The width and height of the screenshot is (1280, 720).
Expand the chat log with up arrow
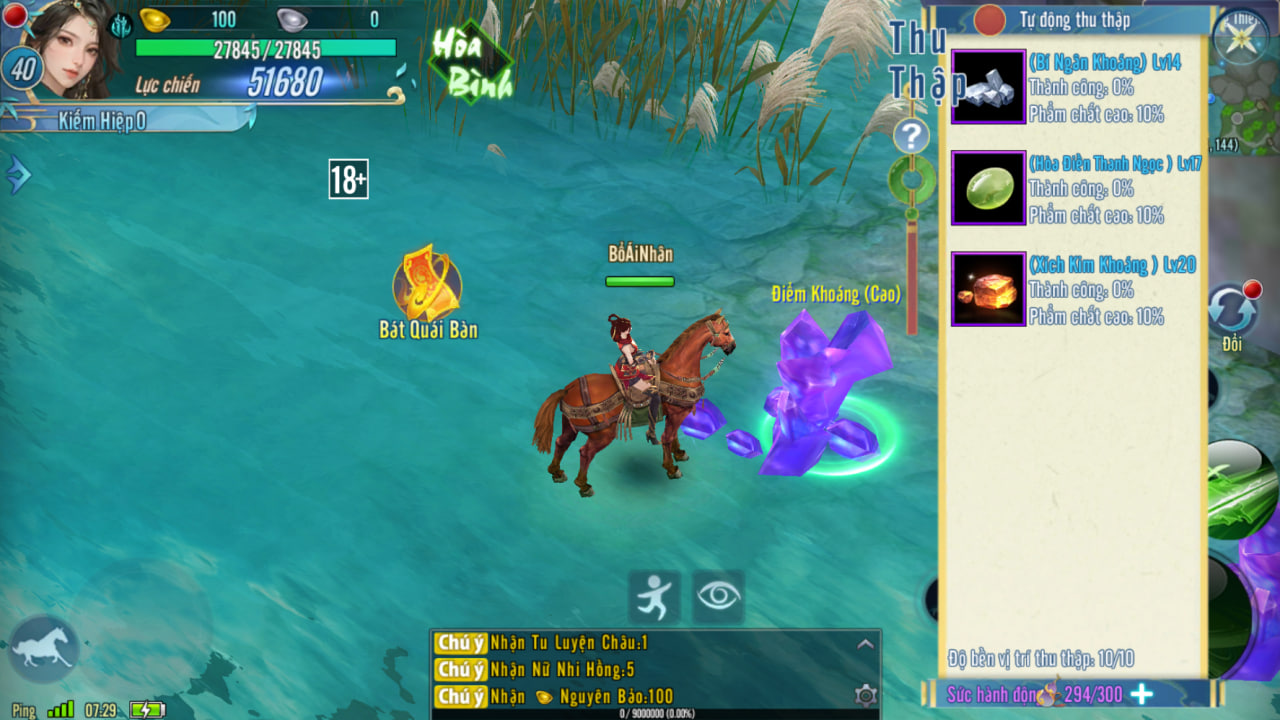pos(866,644)
